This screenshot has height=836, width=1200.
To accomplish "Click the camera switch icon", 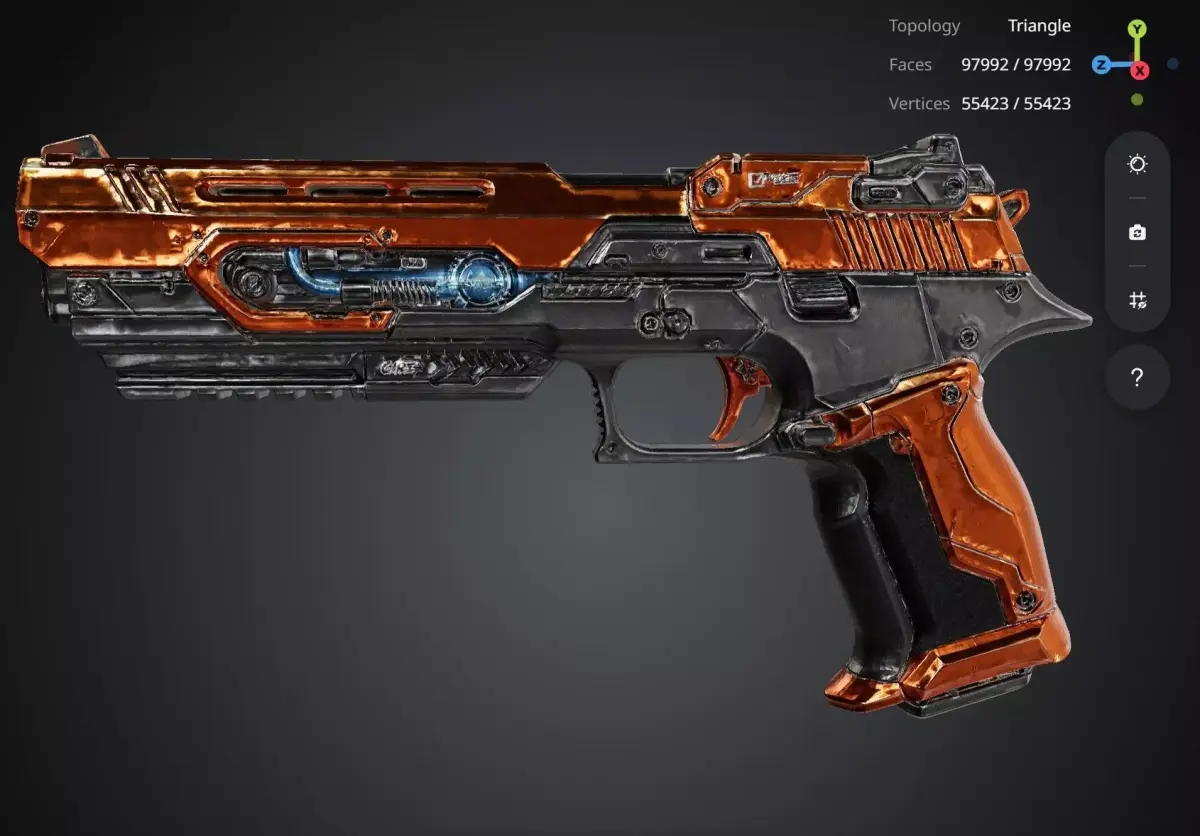I will [x=1137, y=232].
